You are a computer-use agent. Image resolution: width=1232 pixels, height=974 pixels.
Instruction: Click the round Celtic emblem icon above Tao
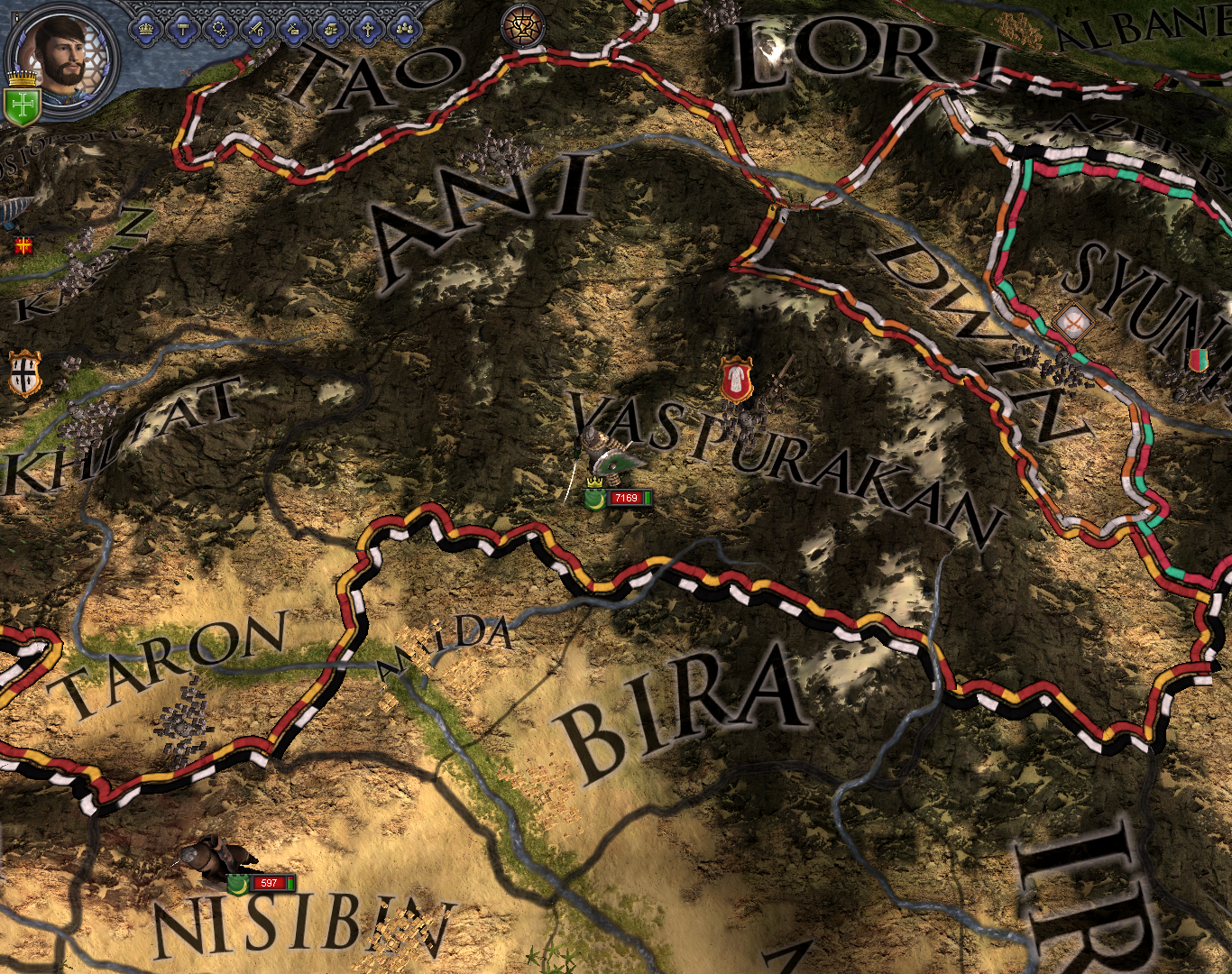point(523,25)
